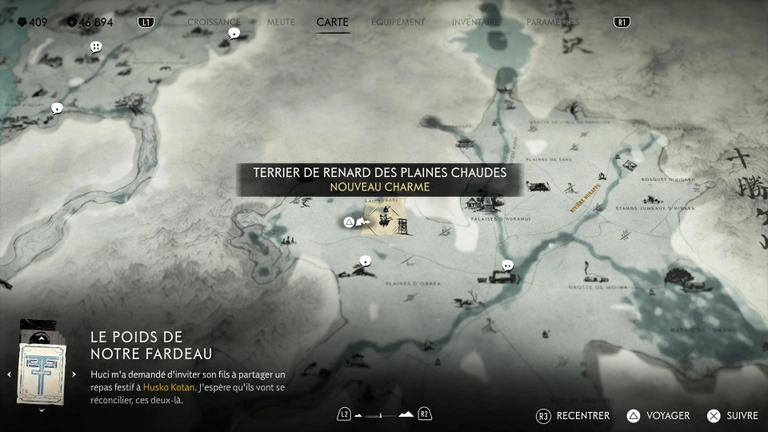Go to the Équipement tab
This screenshot has height=432, width=768.
[x=398, y=21]
